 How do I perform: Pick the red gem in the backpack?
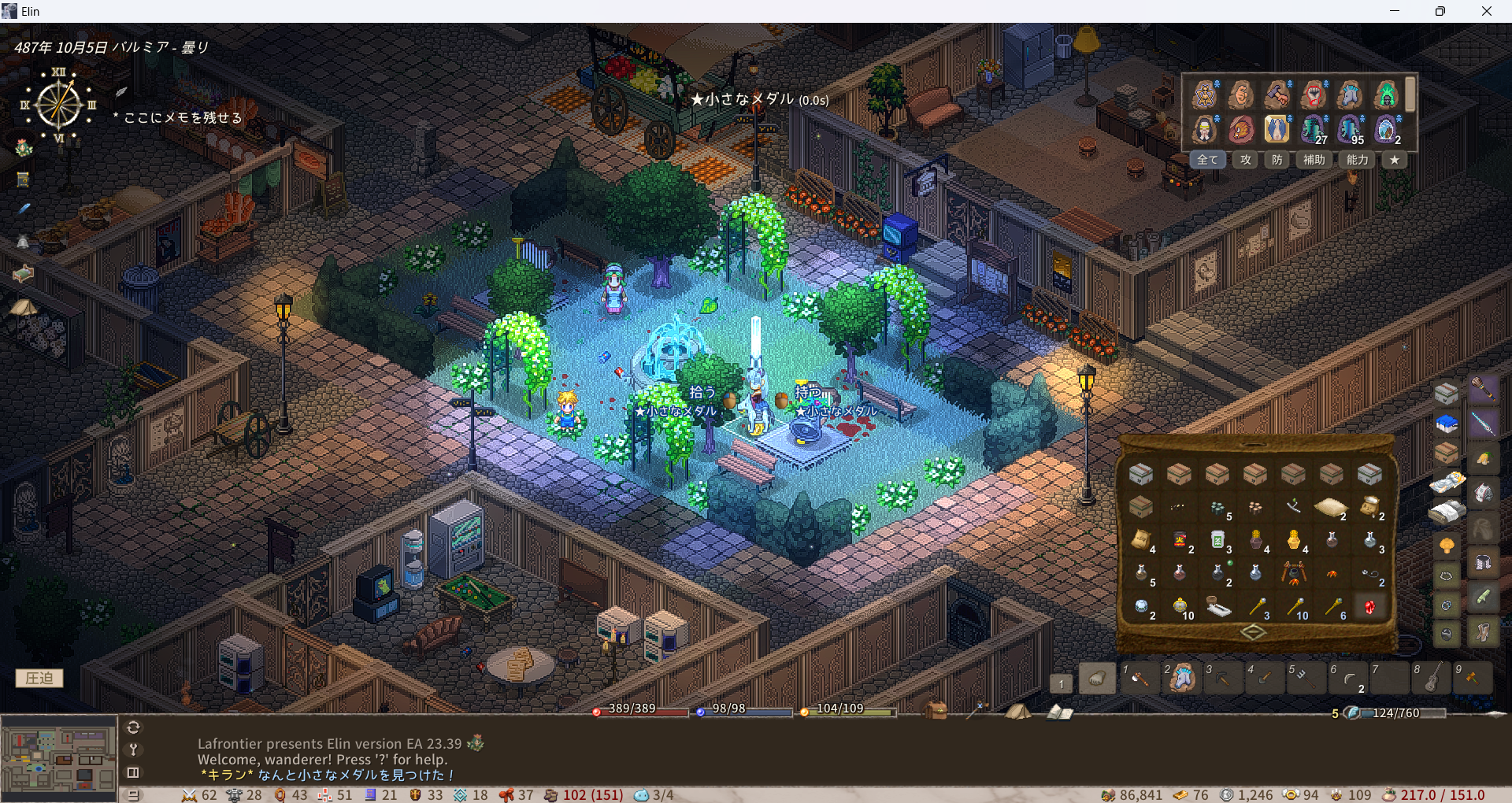(1369, 607)
